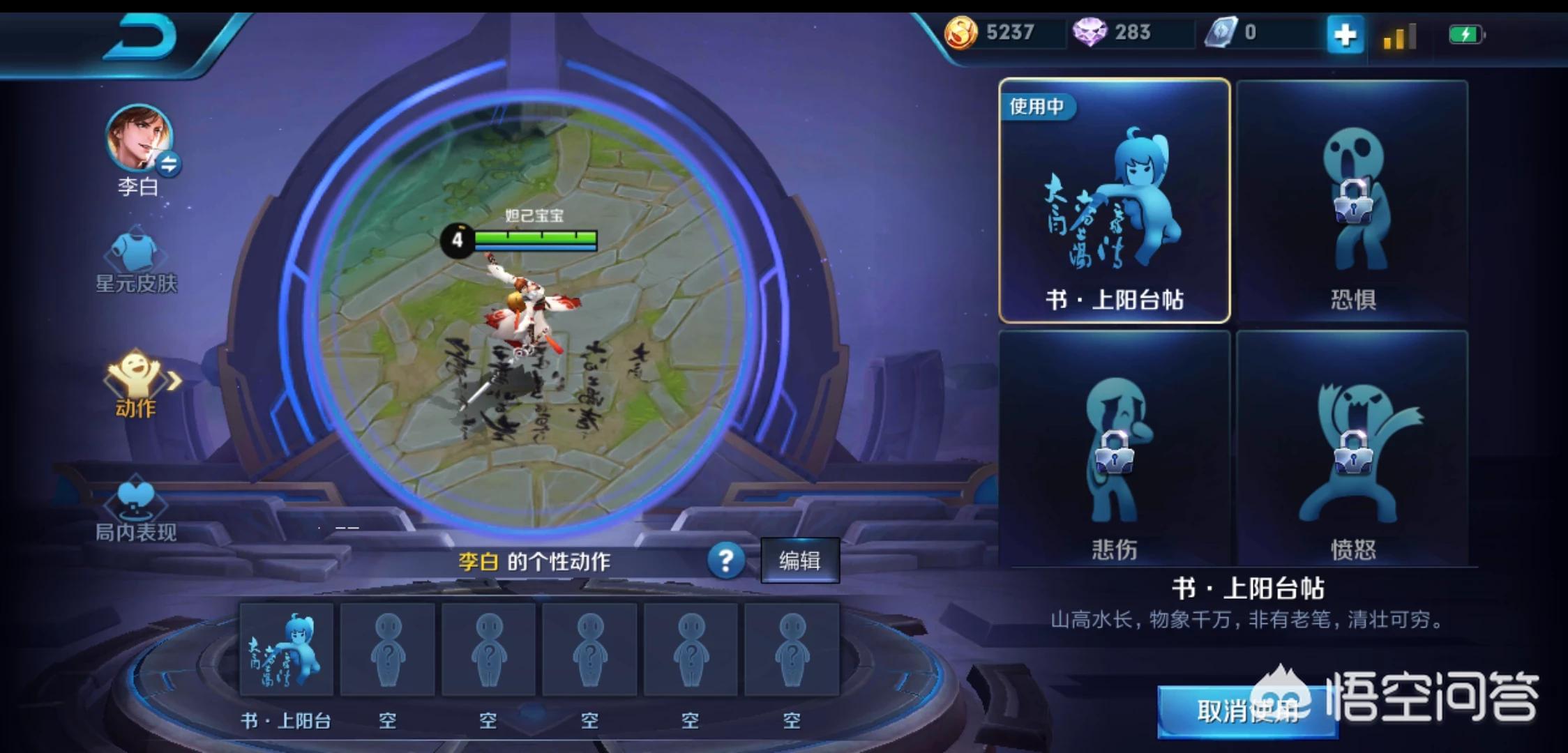Open the 星元皮肤 tab
Image resolution: width=1568 pixels, height=753 pixels.
pos(137,263)
